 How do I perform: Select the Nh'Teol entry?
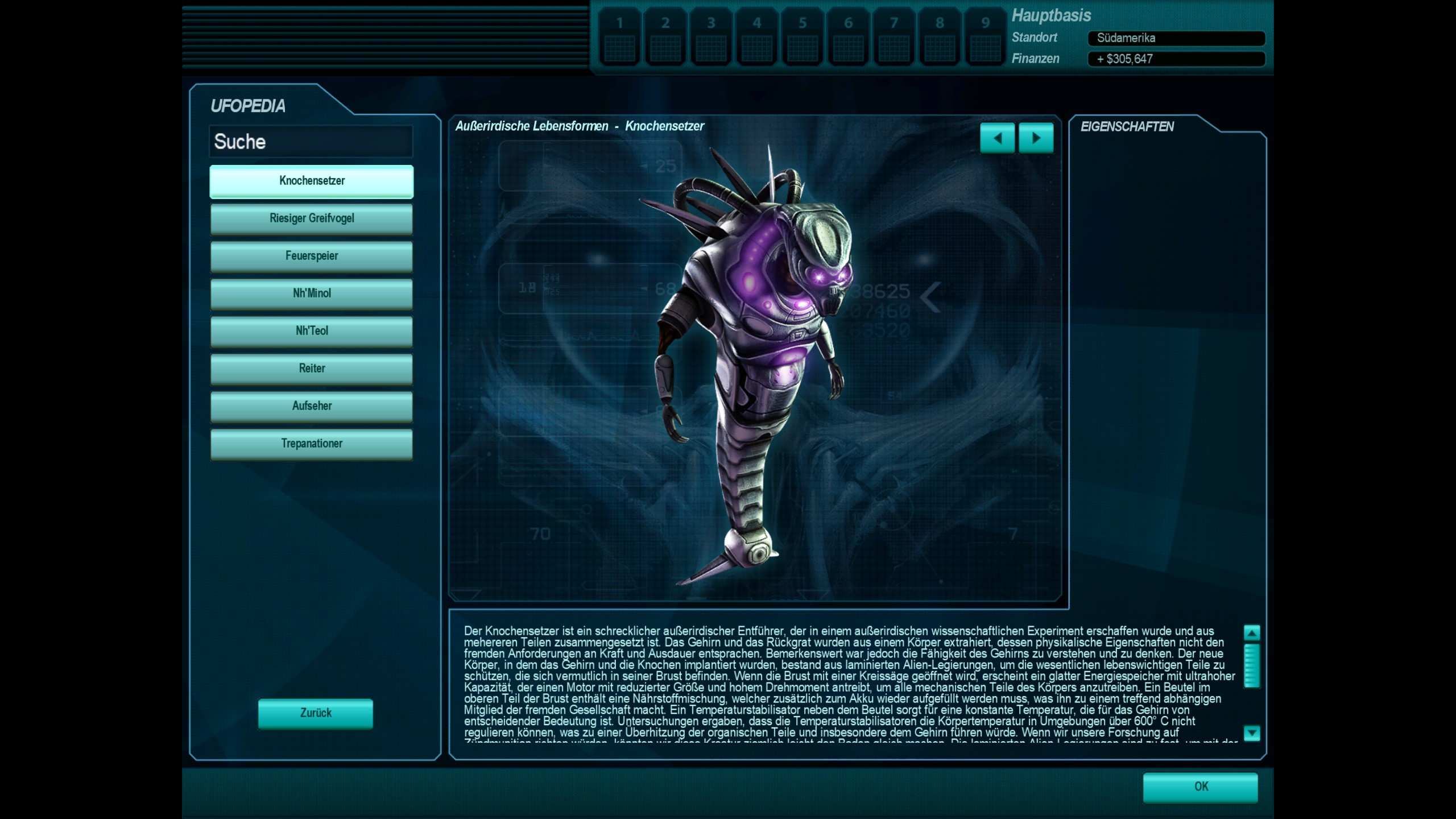tap(312, 331)
